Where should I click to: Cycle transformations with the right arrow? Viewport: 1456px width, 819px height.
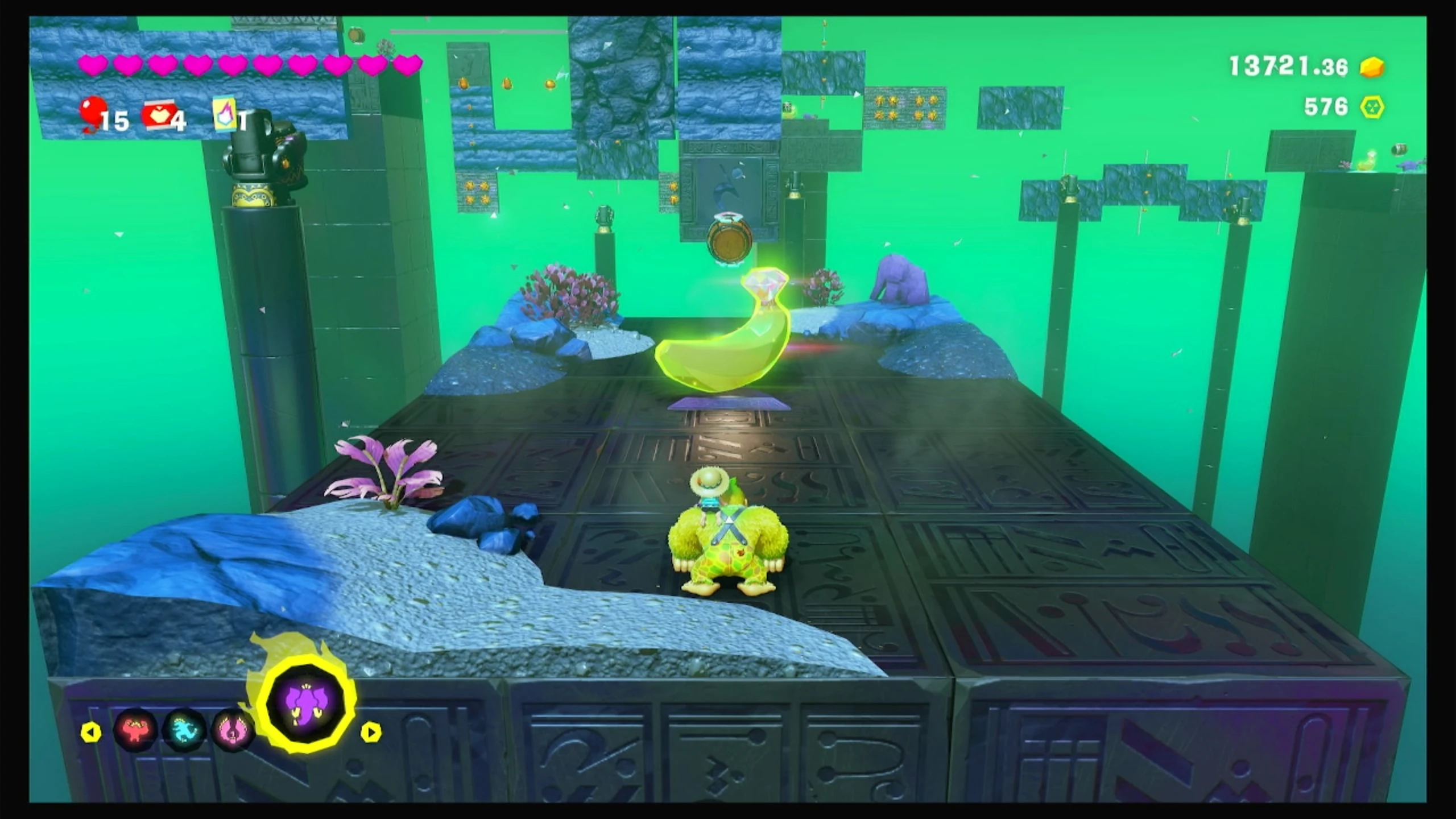point(371,732)
